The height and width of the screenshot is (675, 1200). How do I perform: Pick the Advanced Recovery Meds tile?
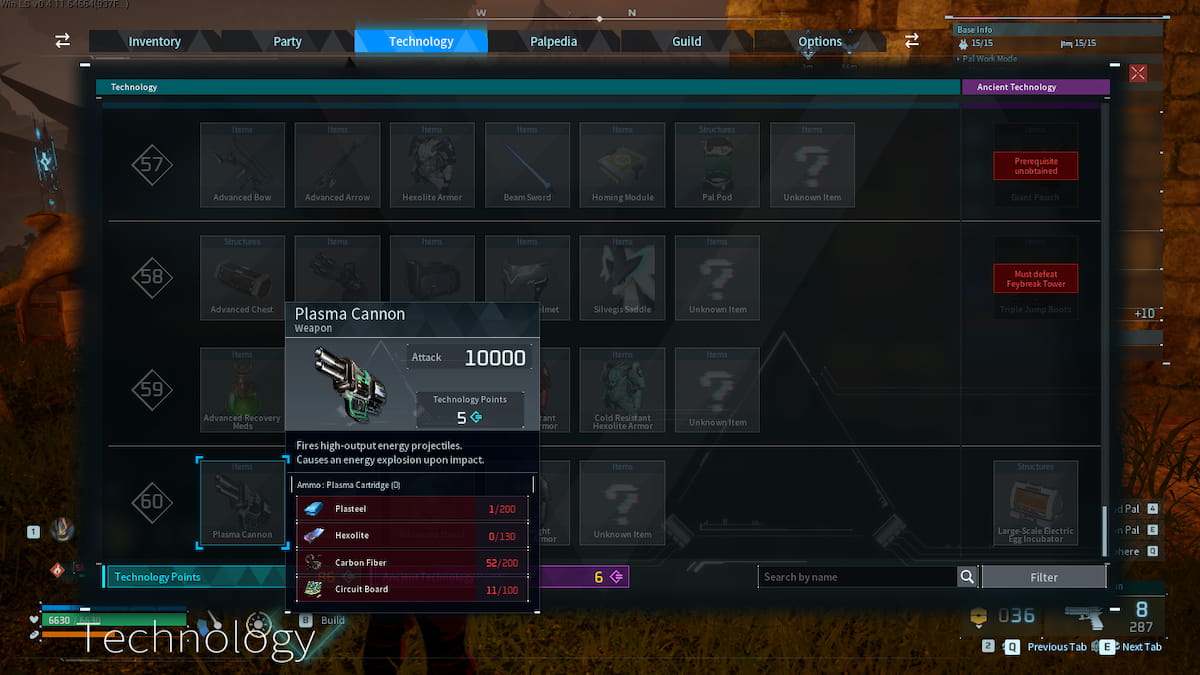coord(242,390)
